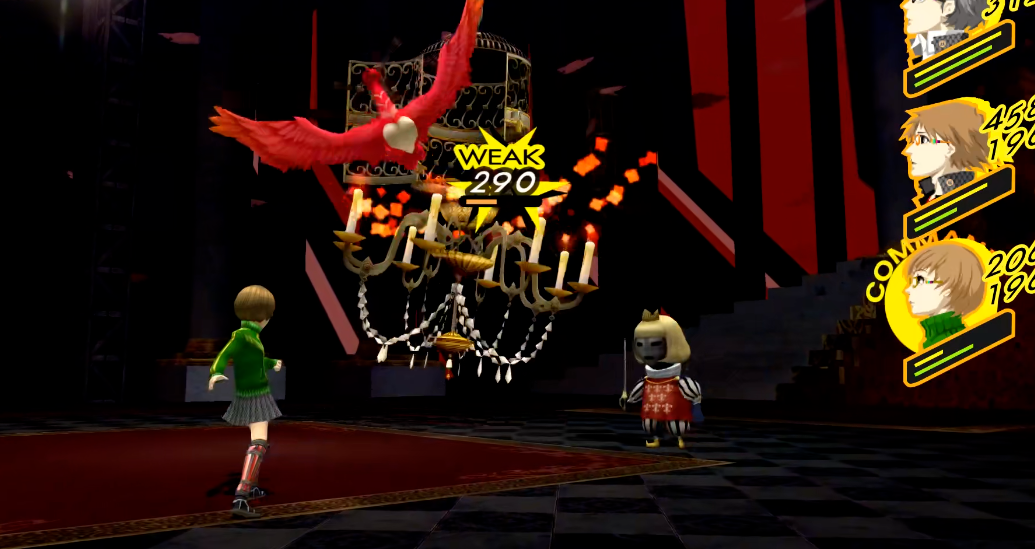Click the green-jacket girl's party portrait
The image size is (1035, 549).
click(938, 296)
